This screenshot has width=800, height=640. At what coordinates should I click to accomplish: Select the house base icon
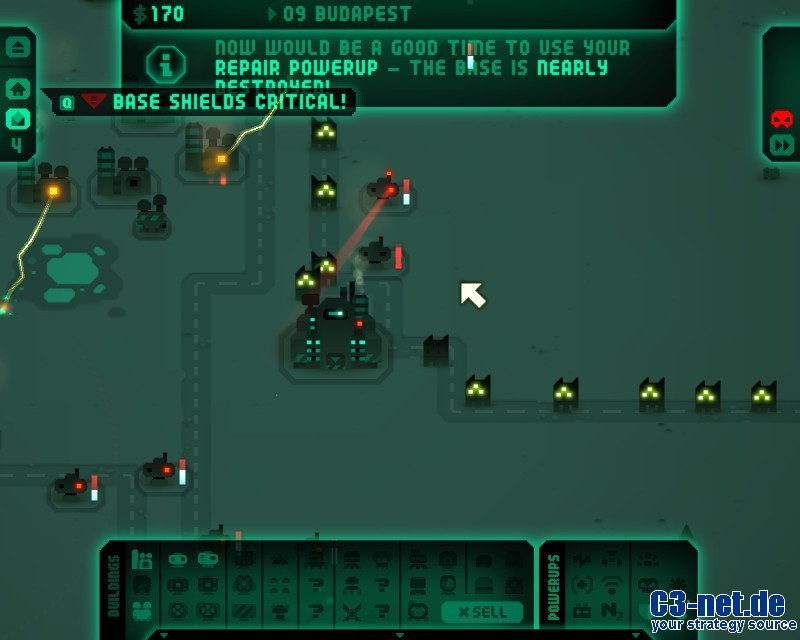(x=18, y=88)
